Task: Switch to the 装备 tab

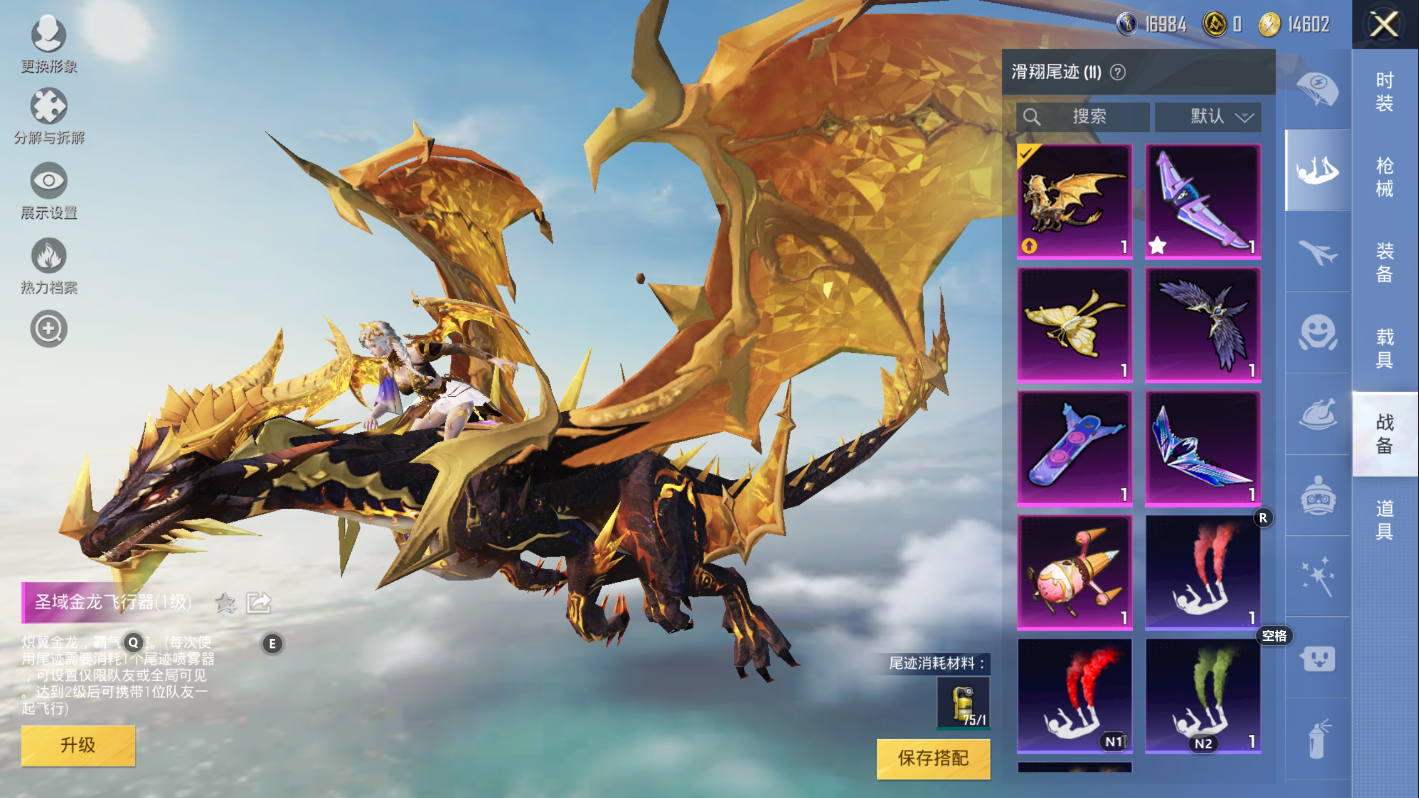Action: 1384,263
